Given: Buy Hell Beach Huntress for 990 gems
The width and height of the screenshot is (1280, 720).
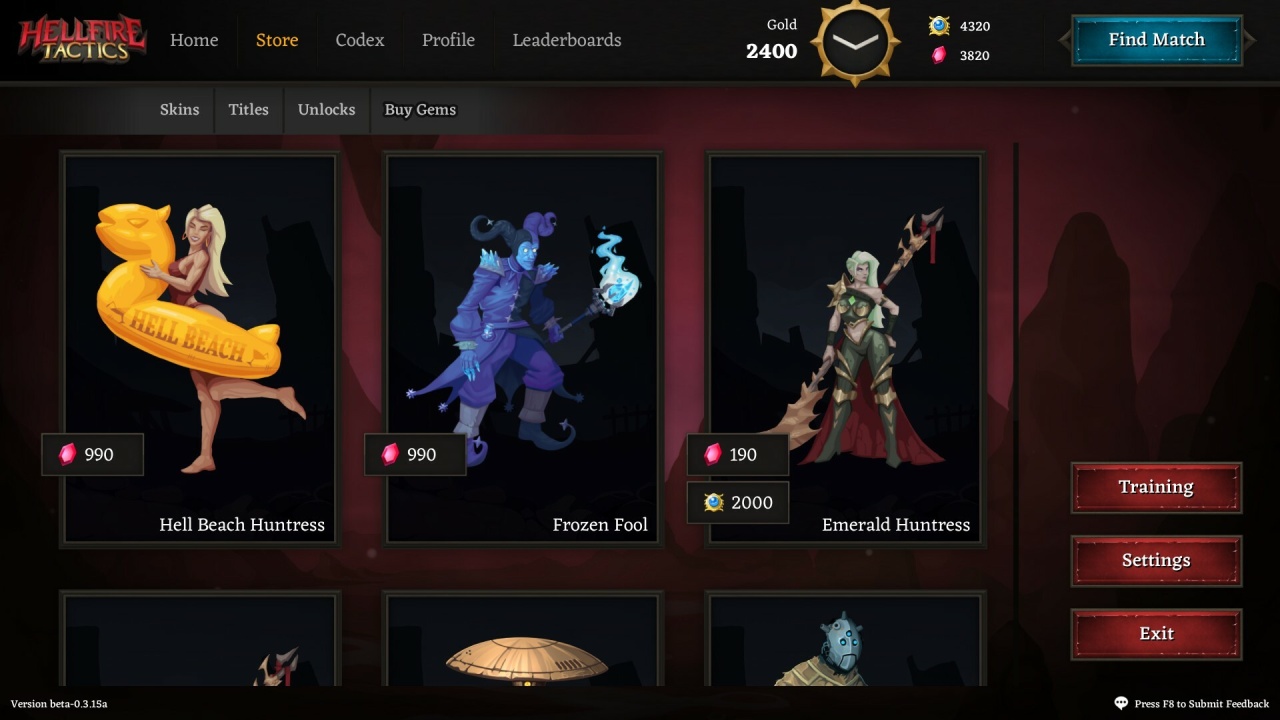Looking at the screenshot, I should pos(93,455).
